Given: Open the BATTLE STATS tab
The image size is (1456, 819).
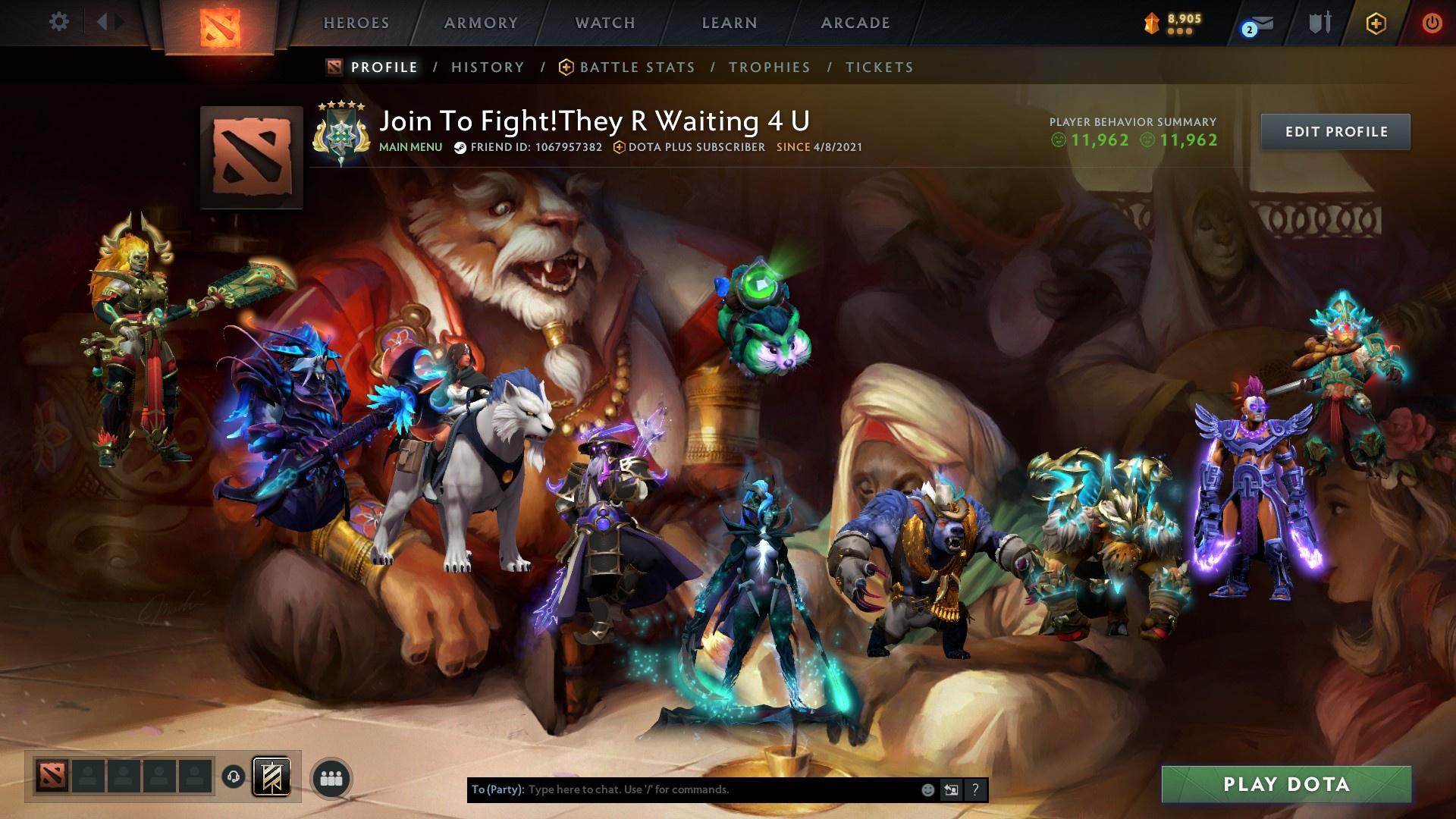Looking at the screenshot, I should coord(637,67).
